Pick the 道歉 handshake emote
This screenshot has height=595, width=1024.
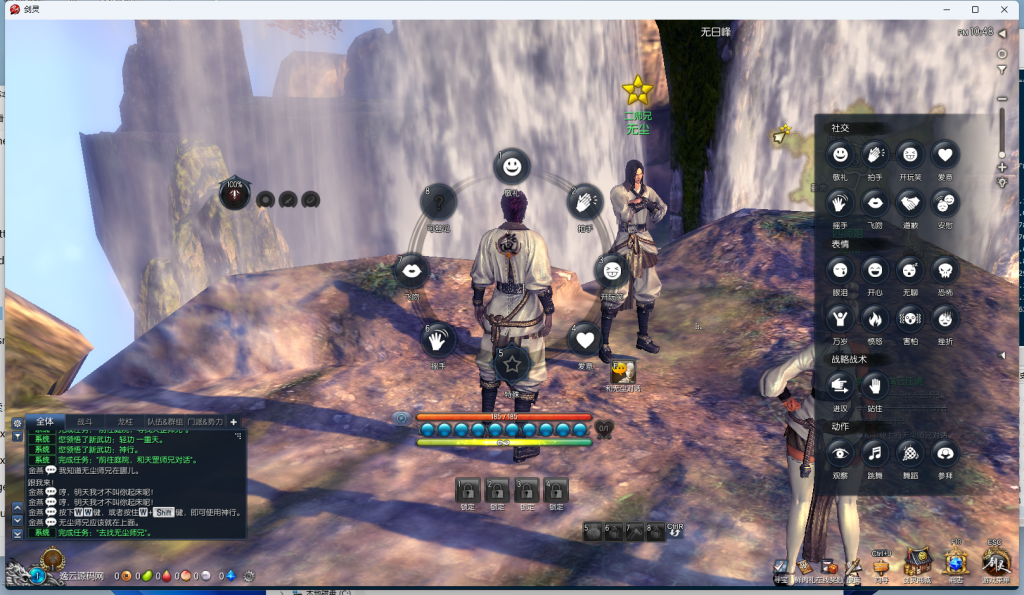(x=909, y=203)
